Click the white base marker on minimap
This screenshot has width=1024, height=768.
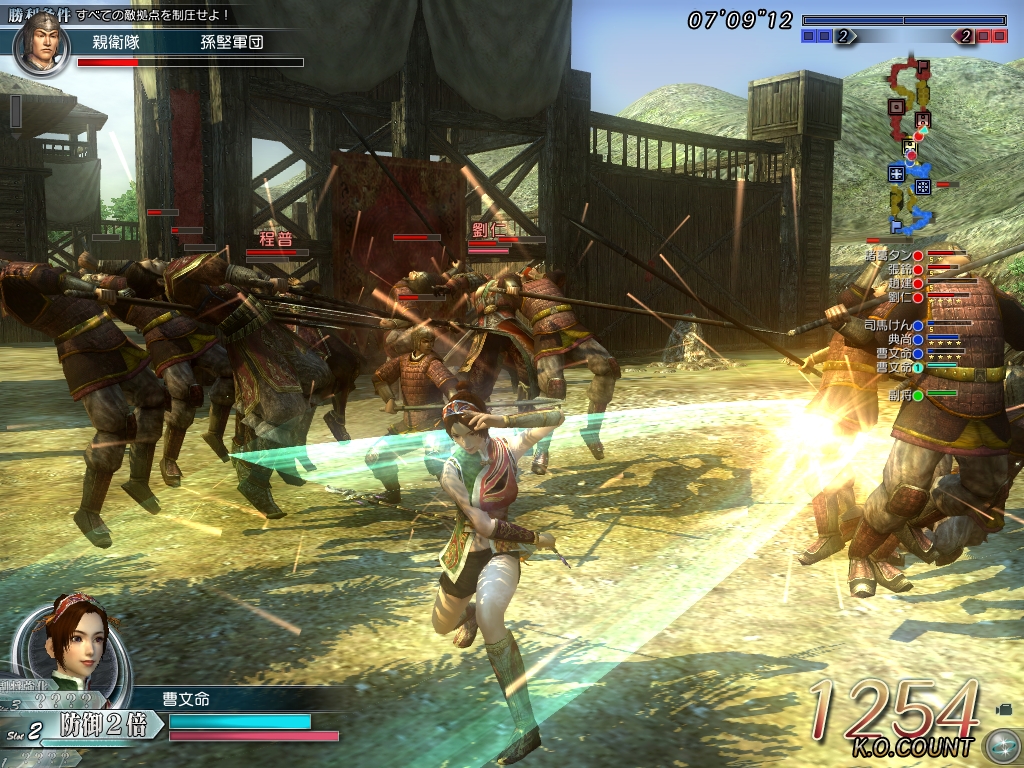click(910, 147)
